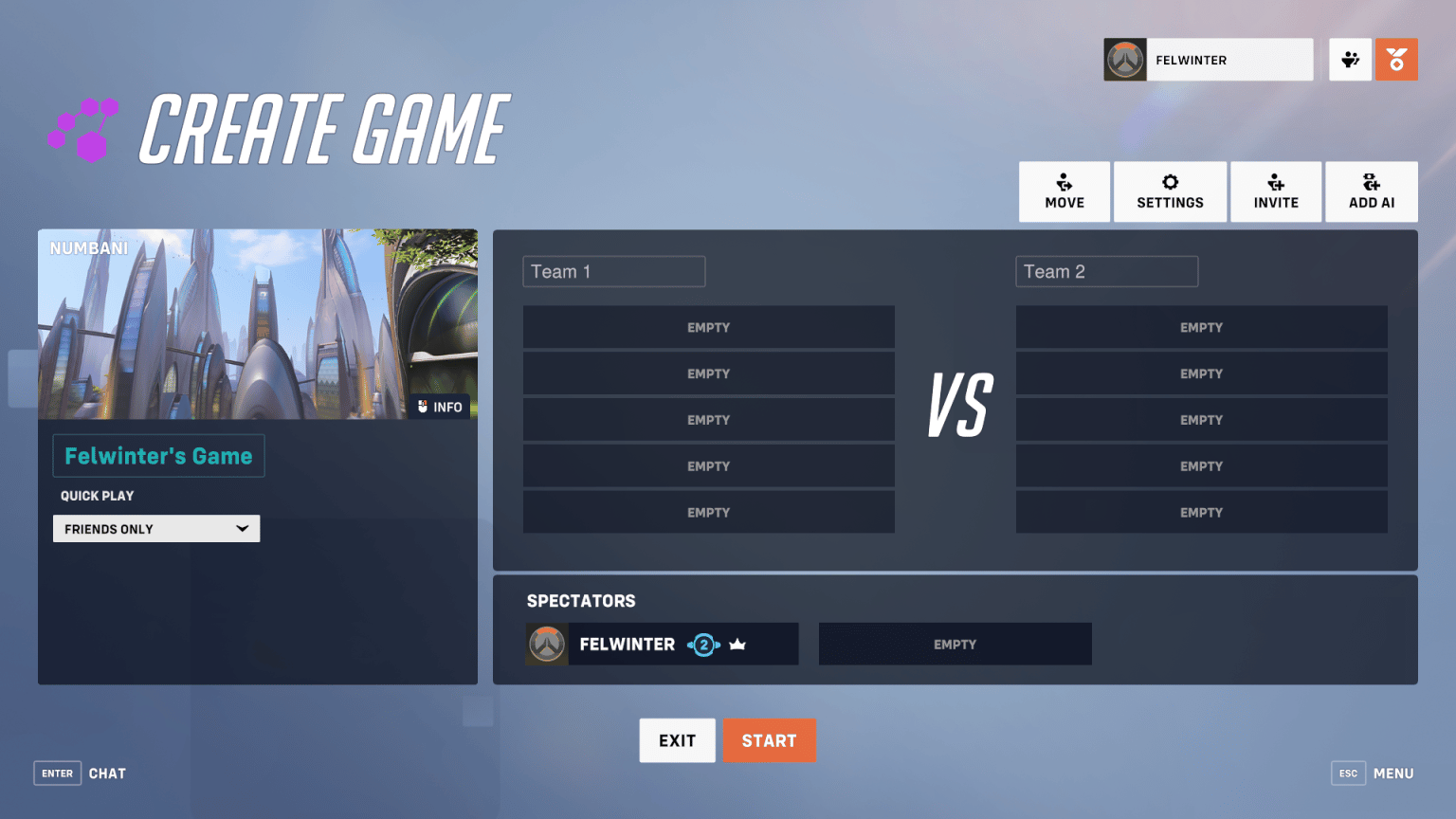Click Felwinter's player avatar in top bar

(1125, 59)
